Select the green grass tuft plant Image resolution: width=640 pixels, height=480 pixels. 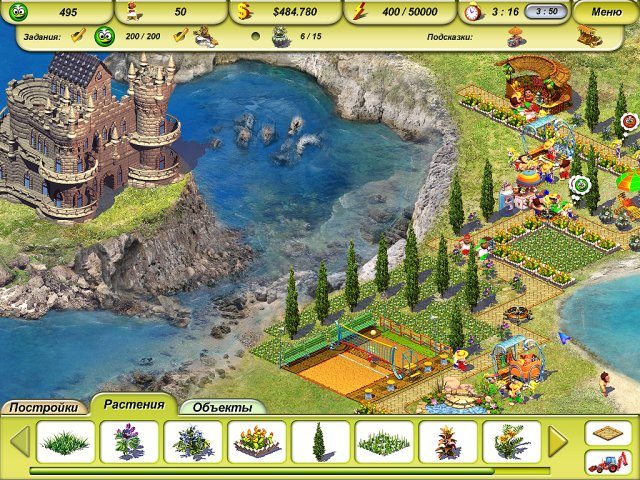point(66,441)
